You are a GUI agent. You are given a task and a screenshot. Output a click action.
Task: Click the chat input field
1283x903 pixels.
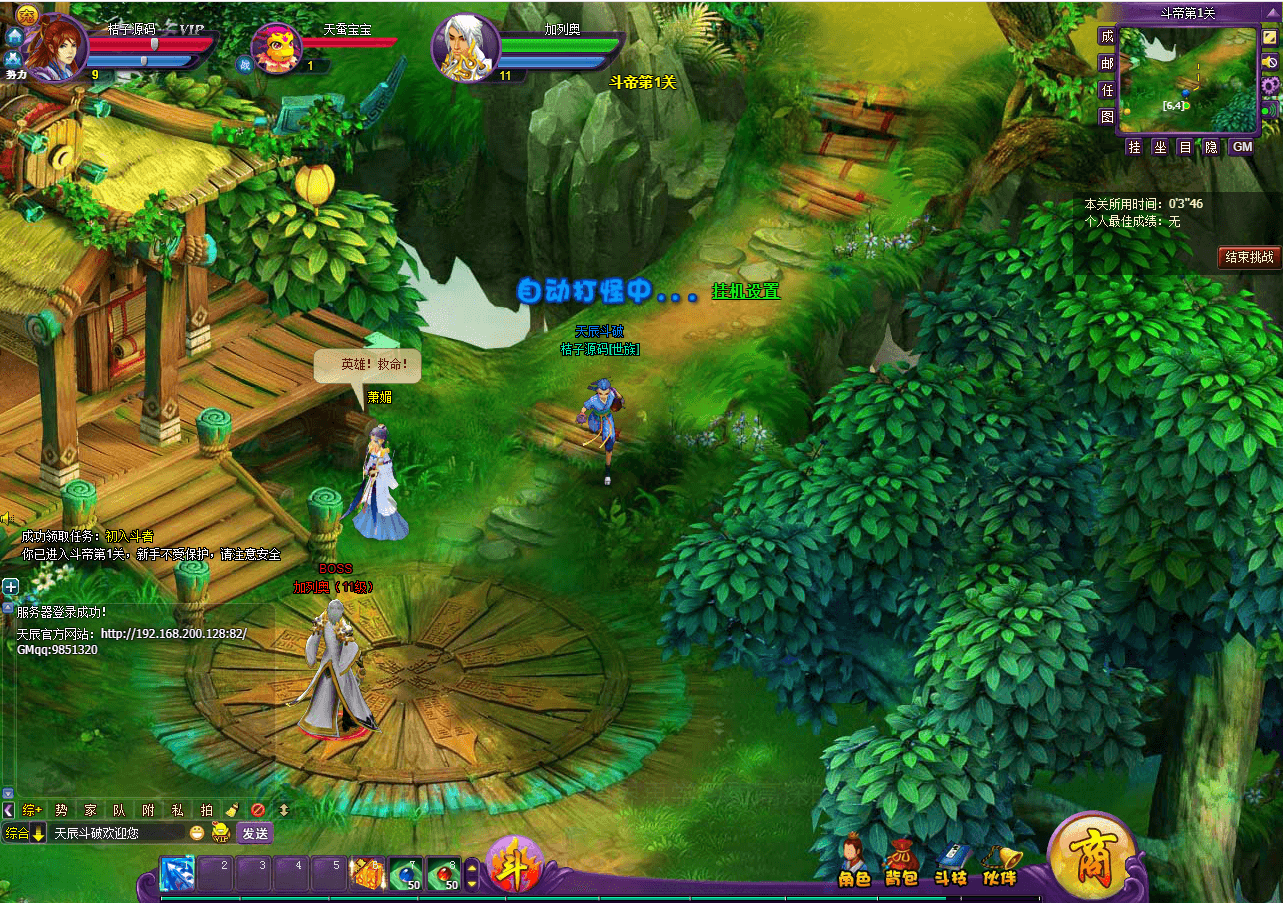[118, 833]
